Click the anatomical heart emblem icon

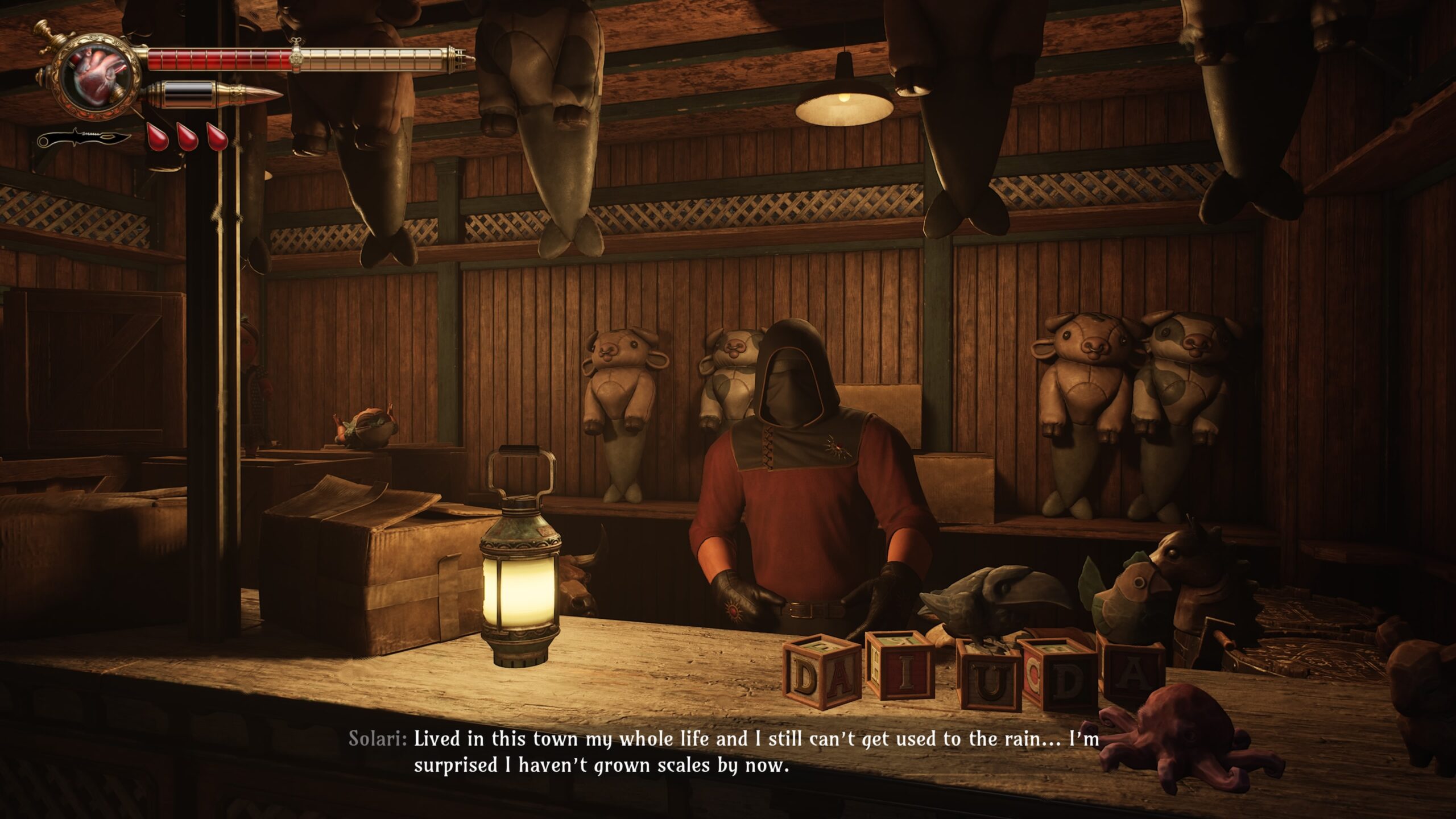(98, 80)
